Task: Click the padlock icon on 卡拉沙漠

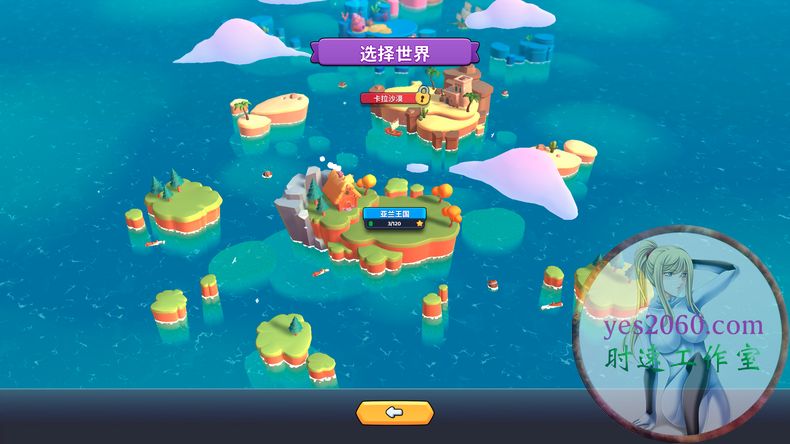Action: pyautogui.click(x=423, y=96)
